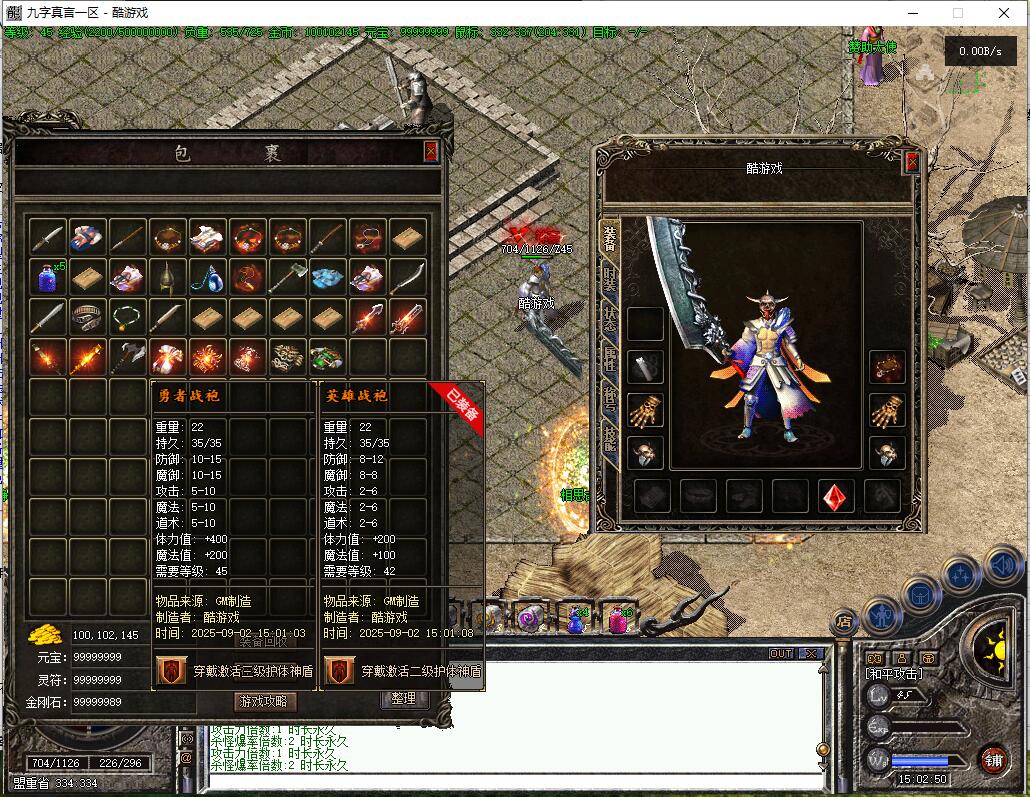1030x797 pixels.
Task: Open the 店 shop button
Action: [844, 622]
